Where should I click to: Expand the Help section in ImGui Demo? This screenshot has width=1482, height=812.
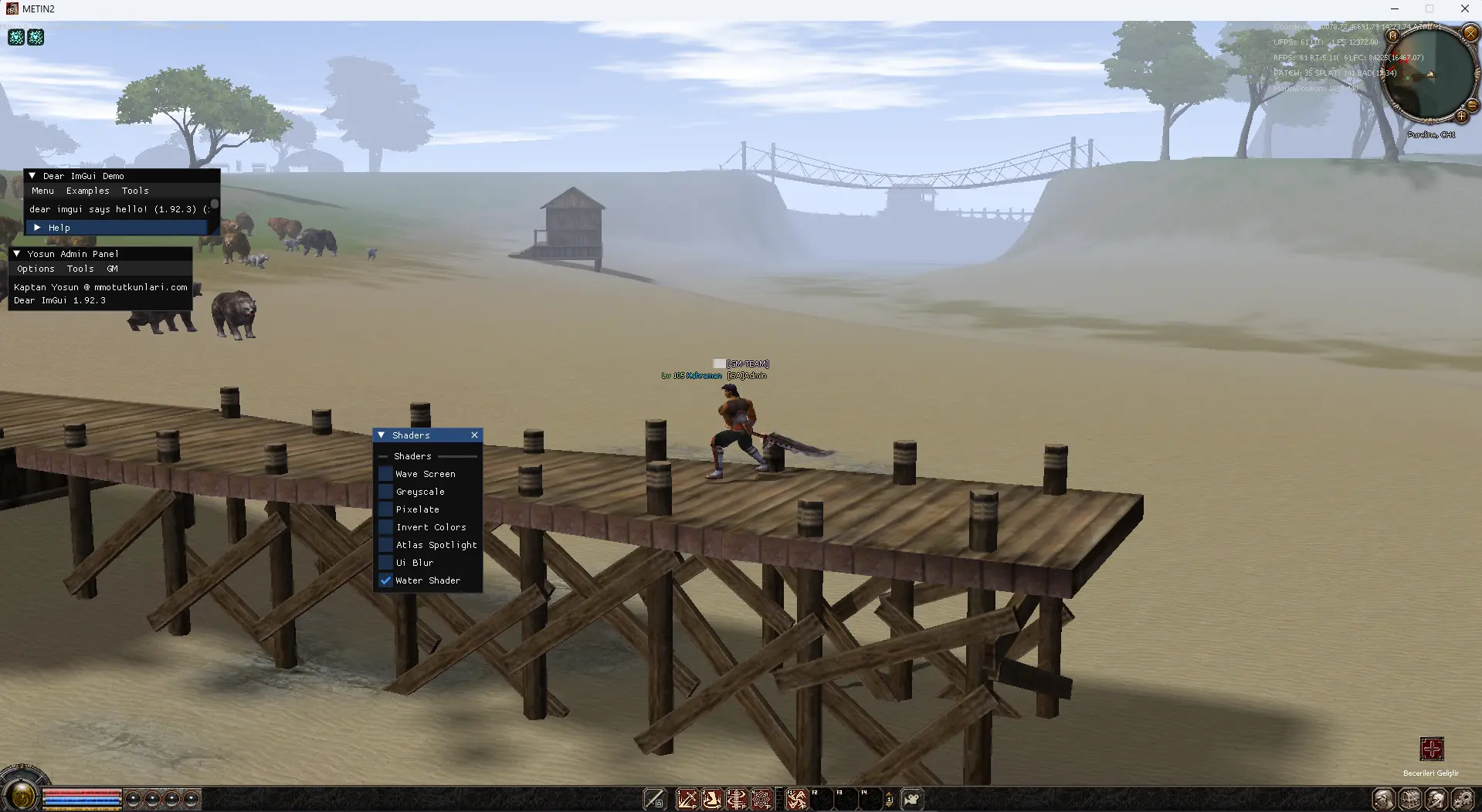(37, 228)
